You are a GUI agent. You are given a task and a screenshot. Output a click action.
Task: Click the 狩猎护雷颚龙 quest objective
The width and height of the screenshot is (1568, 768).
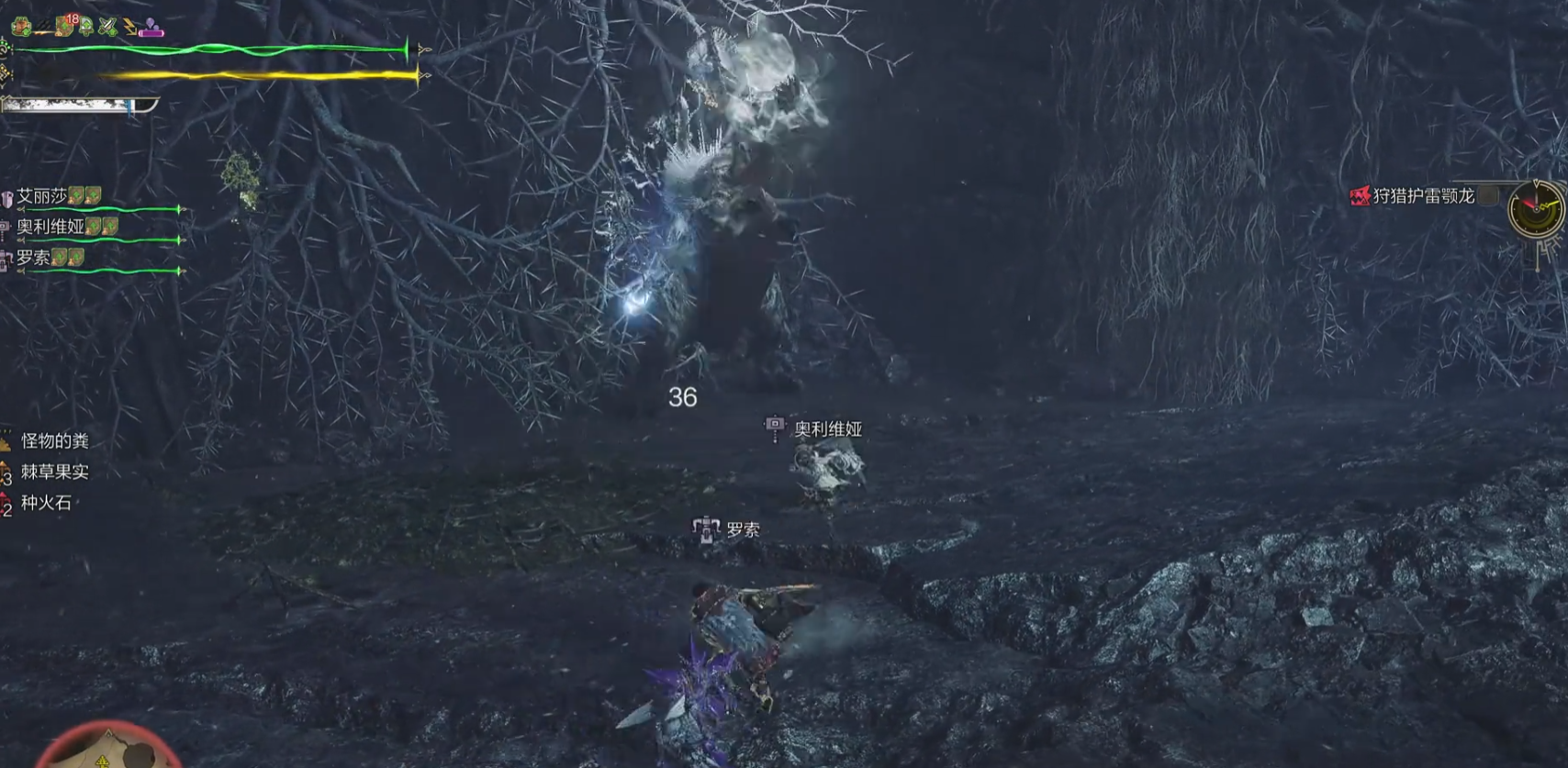1423,196
